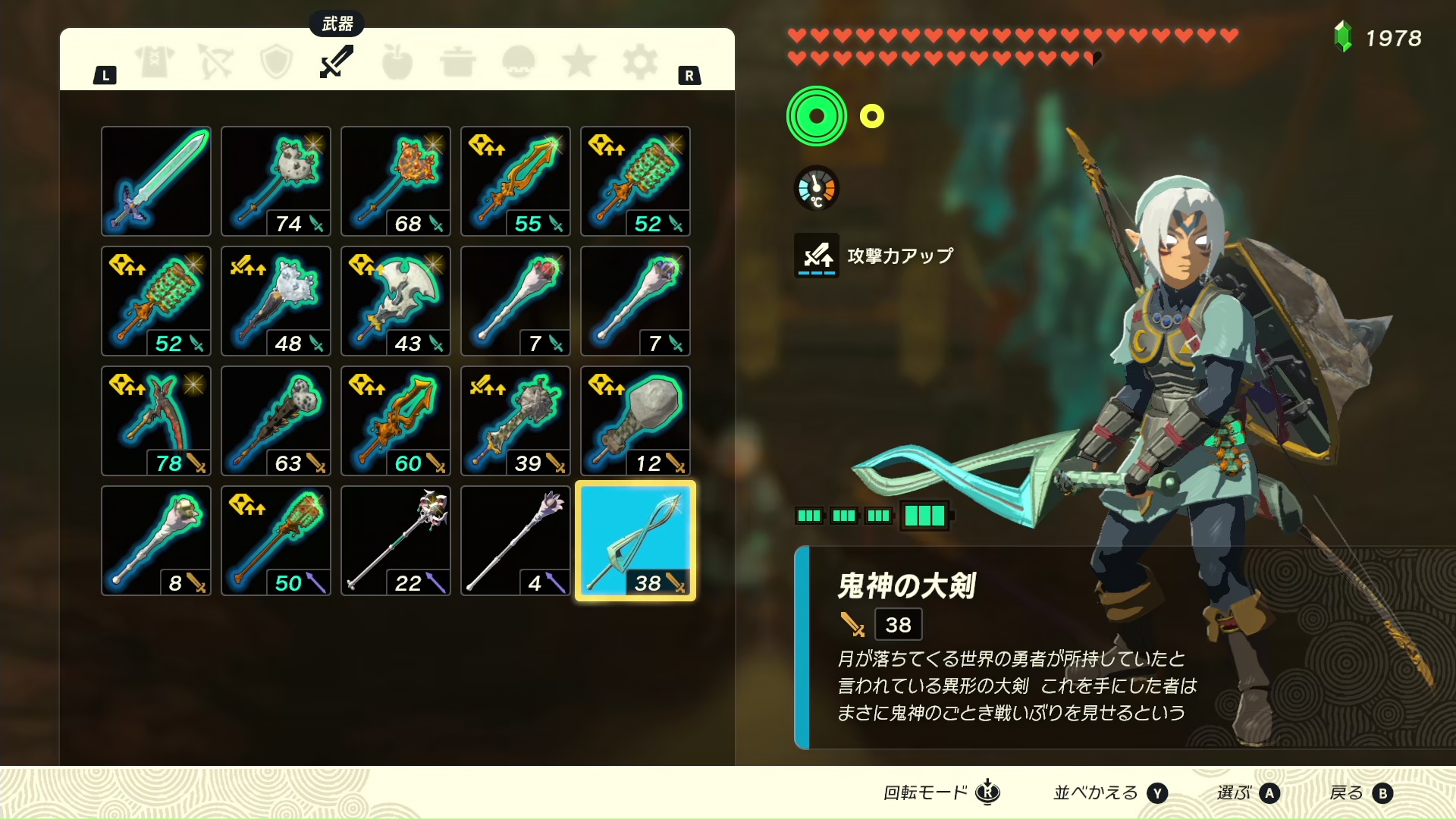Open the food tab with apple icon
The height and width of the screenshot is (819, 1456).
click(x=397, y=62)
